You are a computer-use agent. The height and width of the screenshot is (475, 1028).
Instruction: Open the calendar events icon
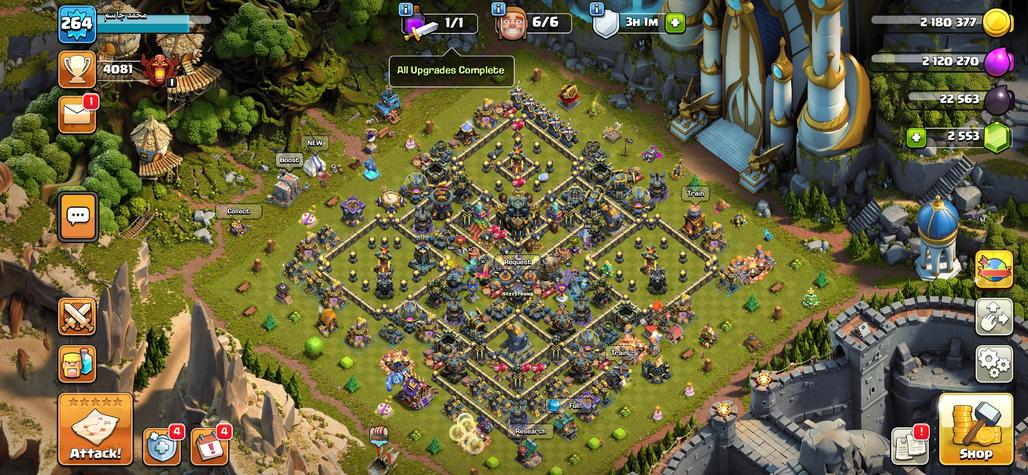point(209,445)
